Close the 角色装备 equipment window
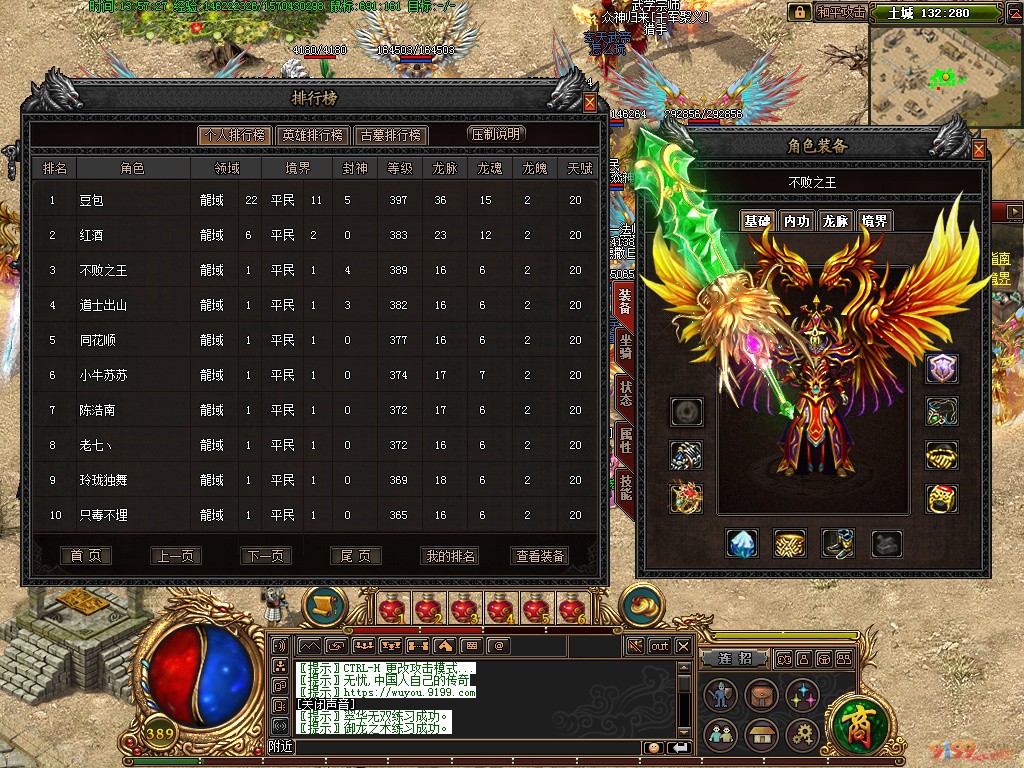Viewport: 1024px width, 768px height. pos(978,150)
